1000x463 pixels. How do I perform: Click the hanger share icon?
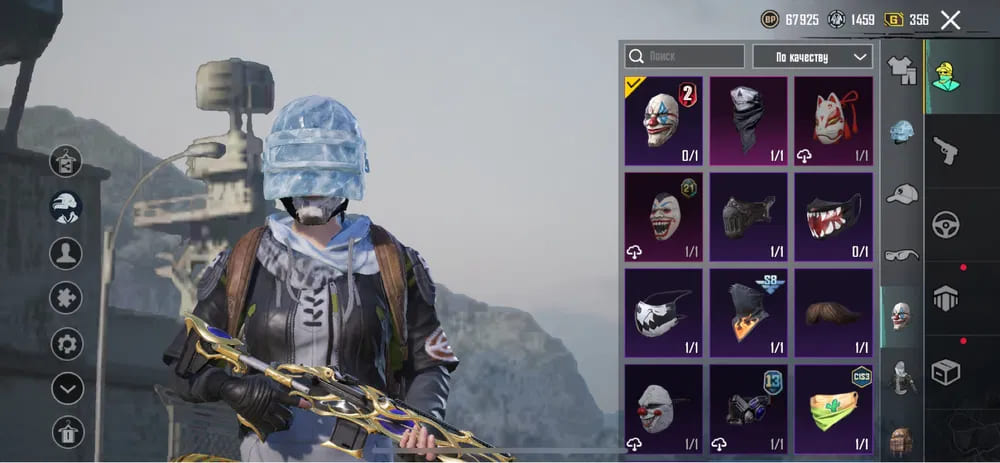(67, 160)
